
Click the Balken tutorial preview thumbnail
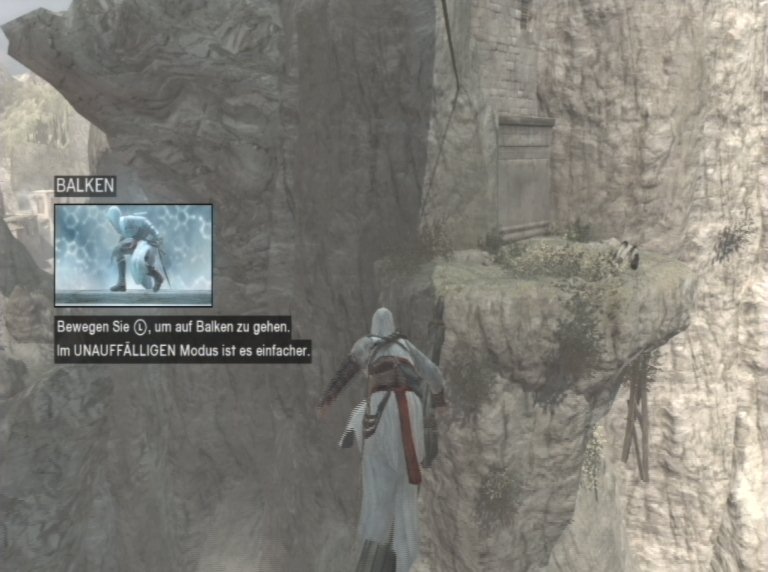(x=133, y=254)
